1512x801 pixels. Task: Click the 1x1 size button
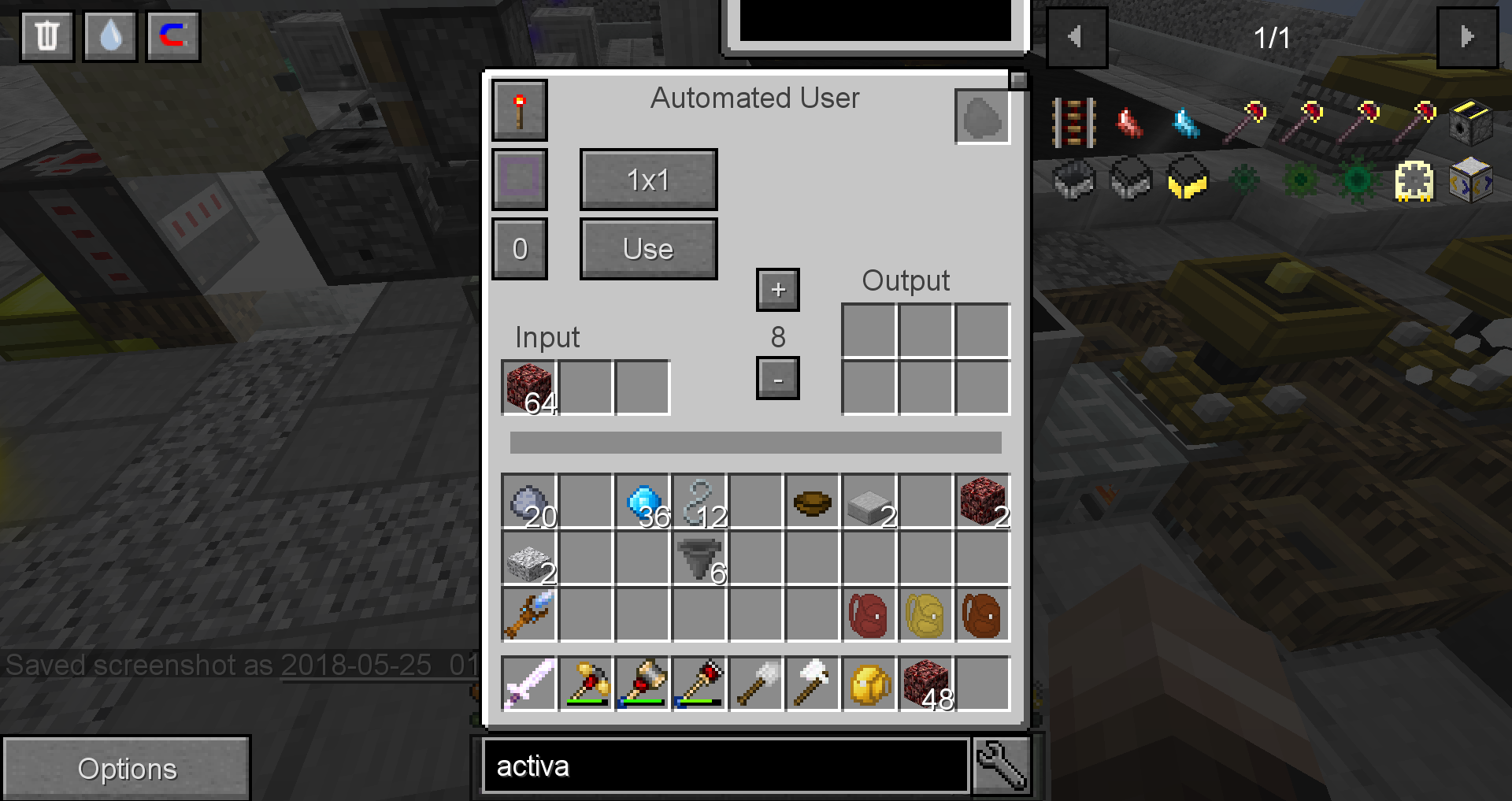tap(648, 179)
